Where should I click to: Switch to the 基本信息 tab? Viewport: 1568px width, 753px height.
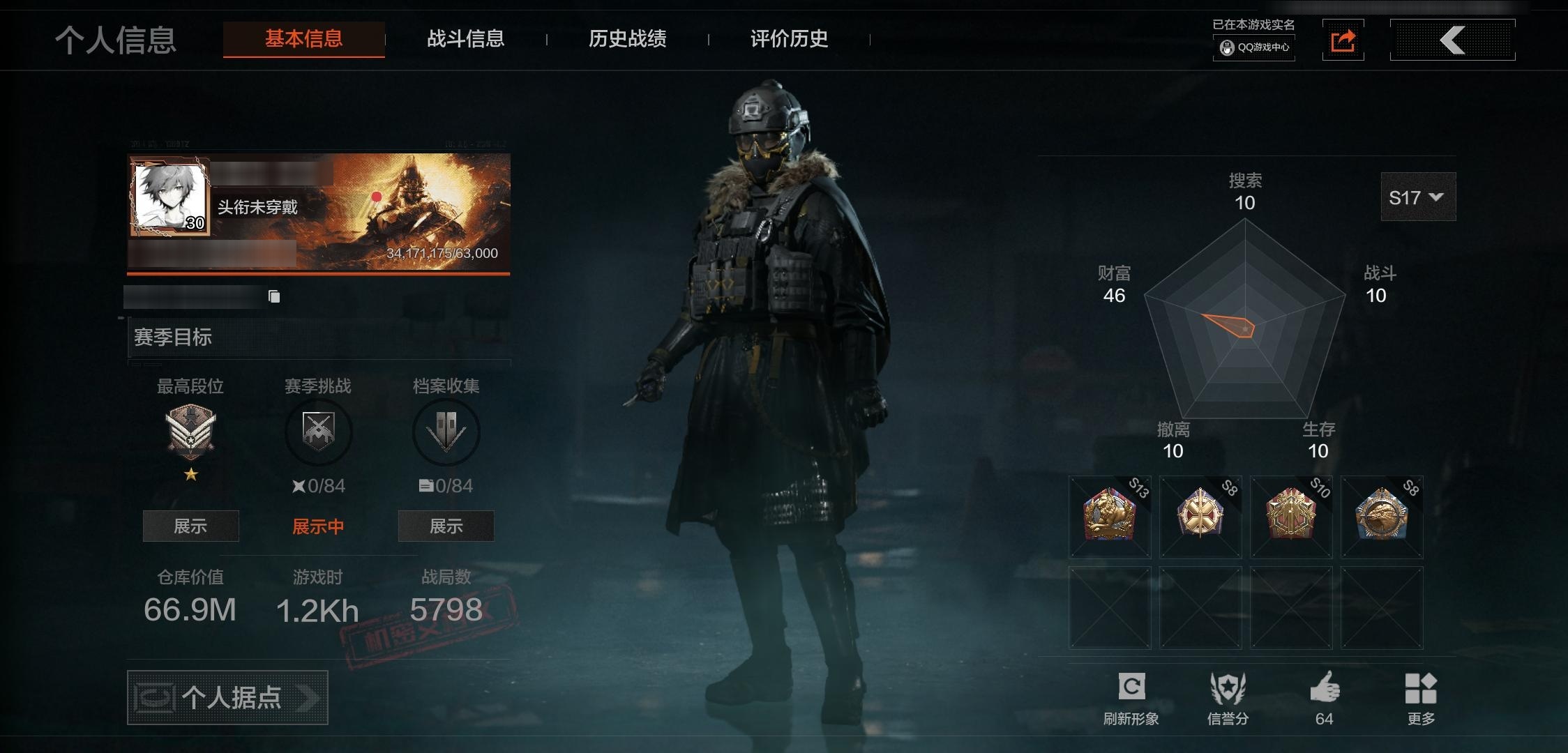[303, 39]
